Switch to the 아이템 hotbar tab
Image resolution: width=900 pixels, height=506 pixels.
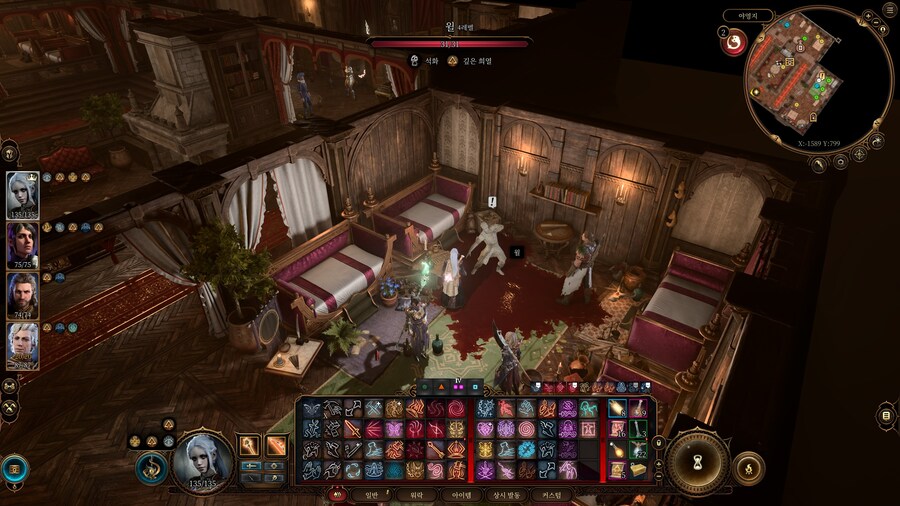pyautogui.click(x=463, y=494)
